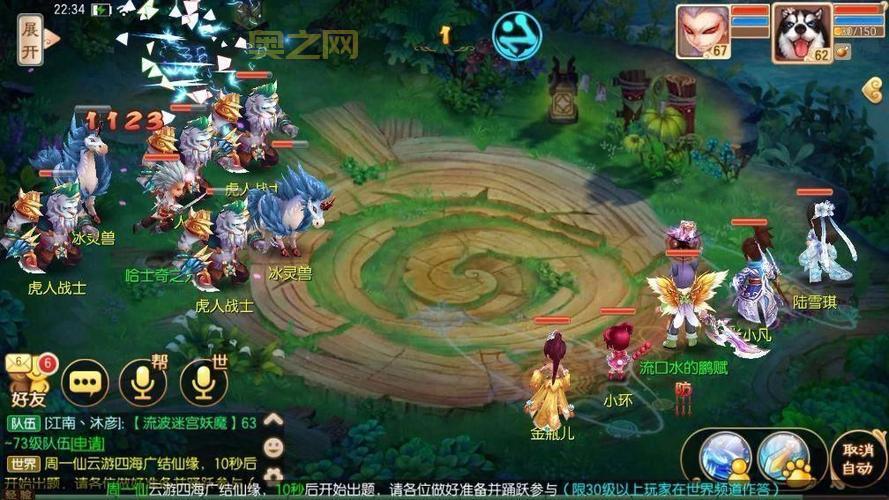Open the emoji smiley face picker

273,447
